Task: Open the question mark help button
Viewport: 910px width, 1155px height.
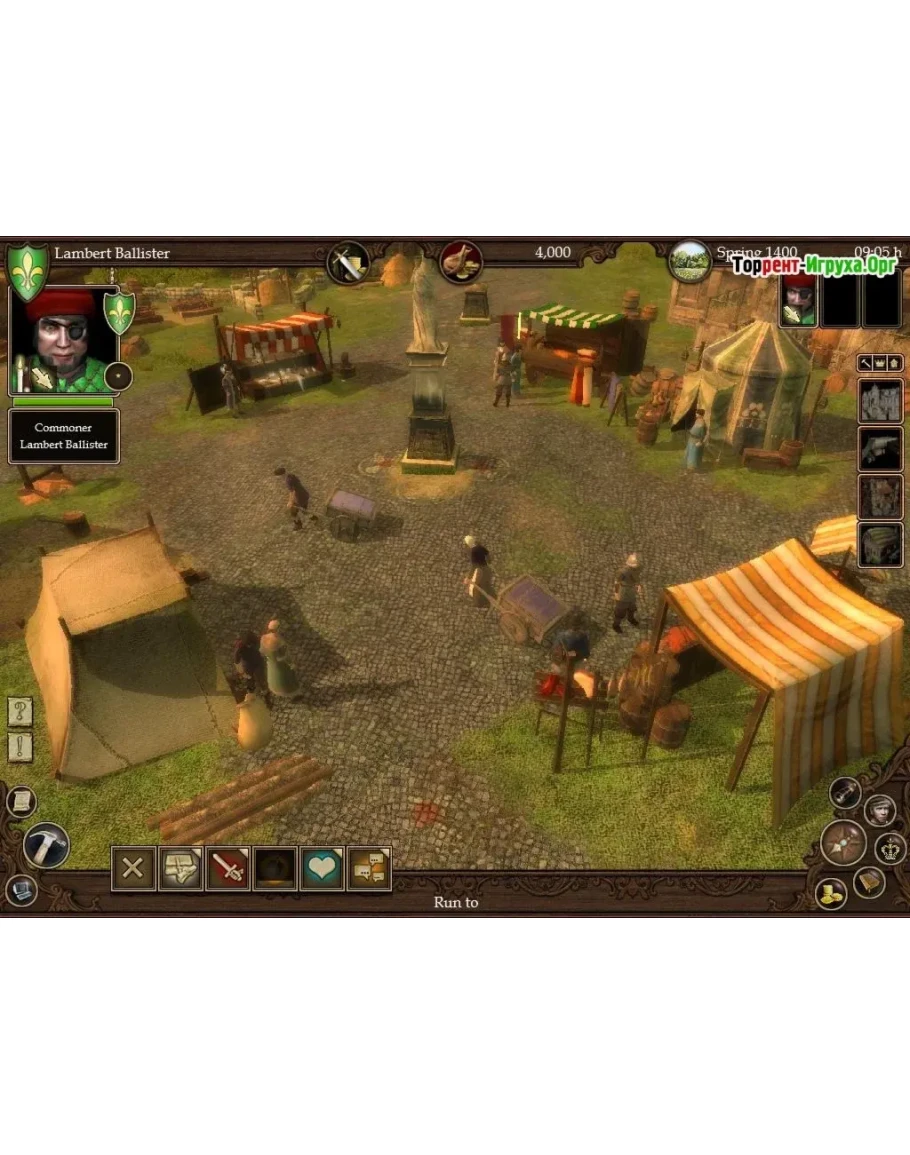Action: point(21,712)
